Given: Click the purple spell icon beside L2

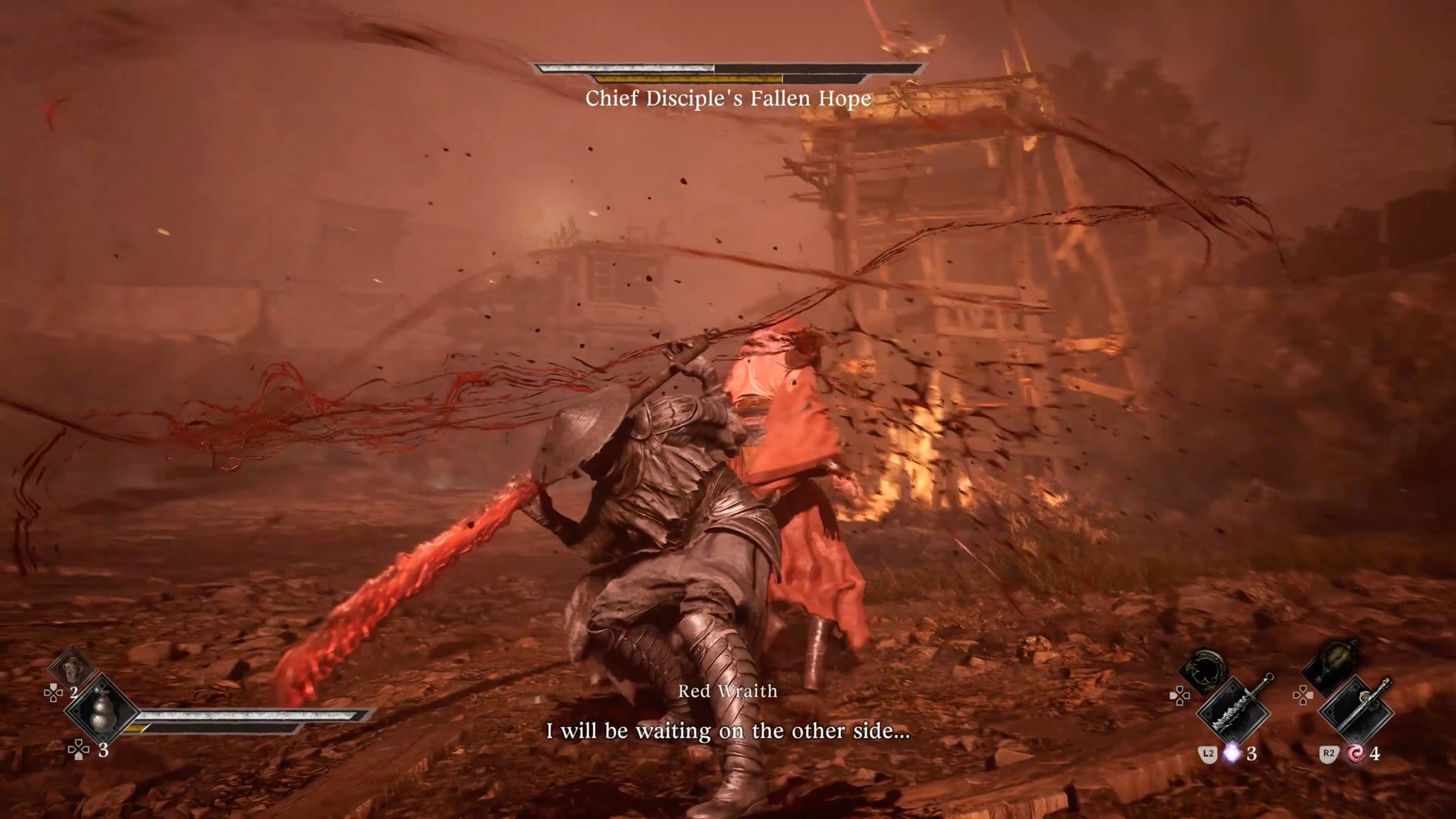Looking at the screenshot, I should tap(1232, 754).
